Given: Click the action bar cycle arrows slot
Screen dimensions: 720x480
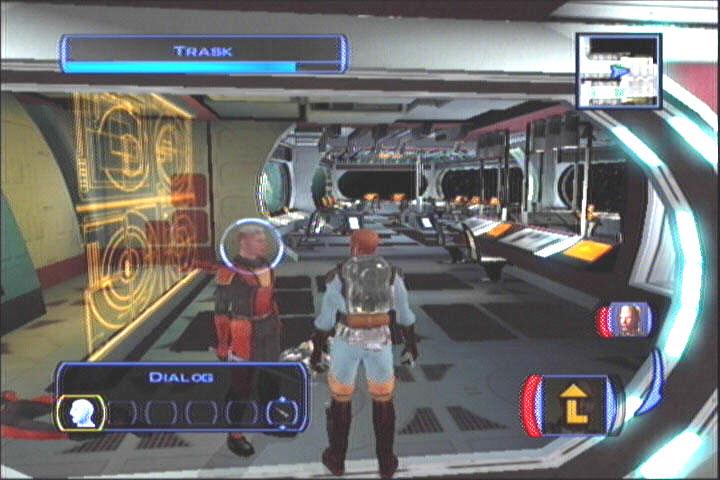Looking at the screenshot, I should pyautogui.click(x=281, y=412).
